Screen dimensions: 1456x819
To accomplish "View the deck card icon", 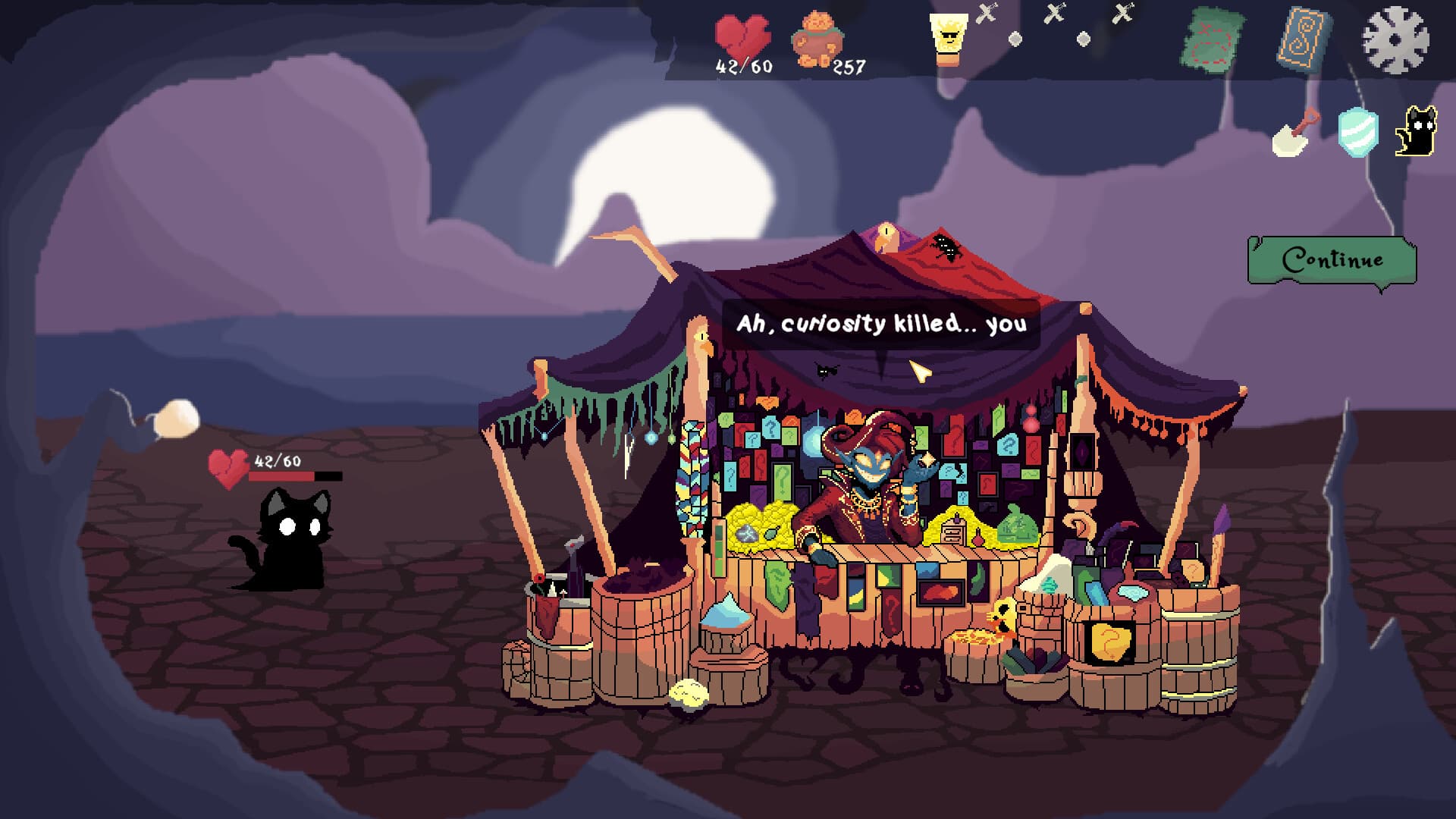I will coord(1304,37).
